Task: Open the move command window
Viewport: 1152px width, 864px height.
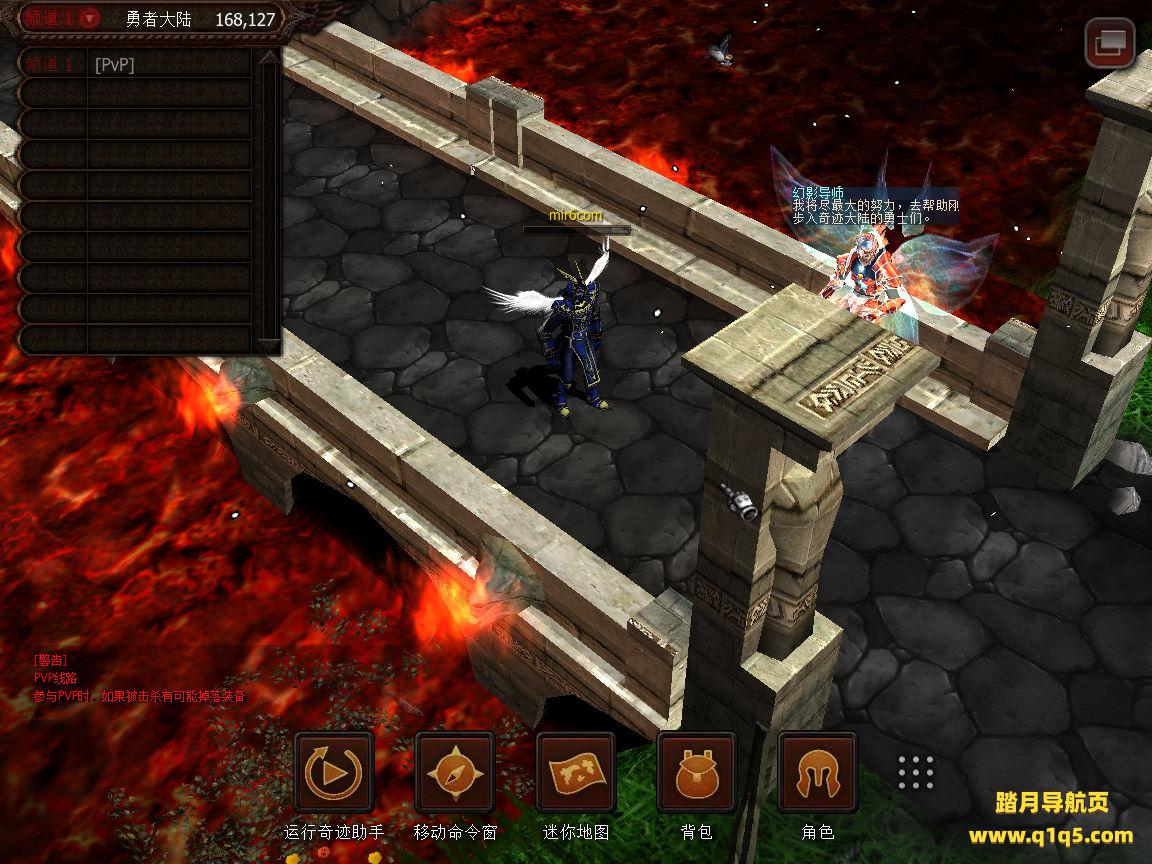Action: [x=455, y=773]
